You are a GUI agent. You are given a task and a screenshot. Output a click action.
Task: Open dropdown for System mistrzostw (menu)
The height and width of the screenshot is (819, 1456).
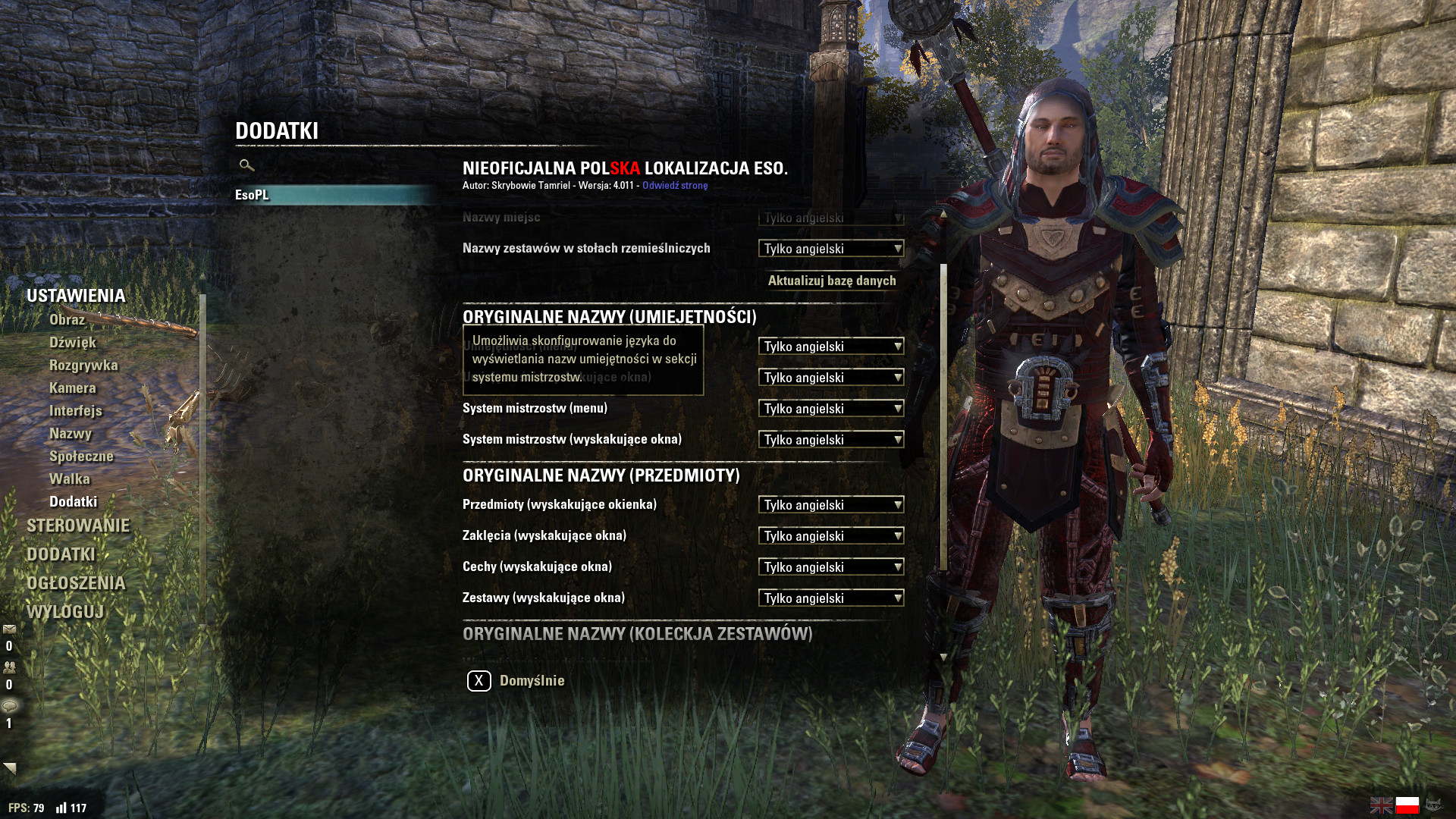(x=831, y=409)
